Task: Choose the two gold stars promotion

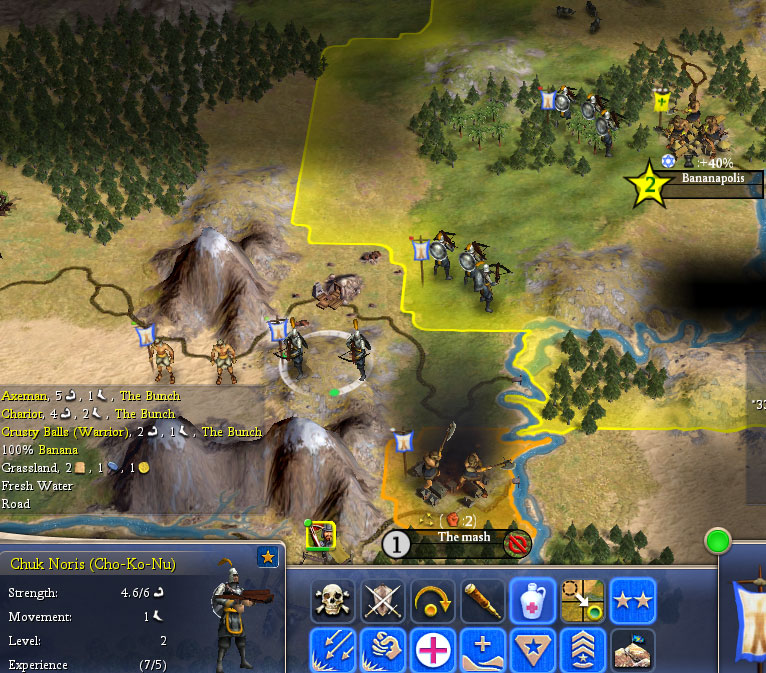Action: [633, 600]
